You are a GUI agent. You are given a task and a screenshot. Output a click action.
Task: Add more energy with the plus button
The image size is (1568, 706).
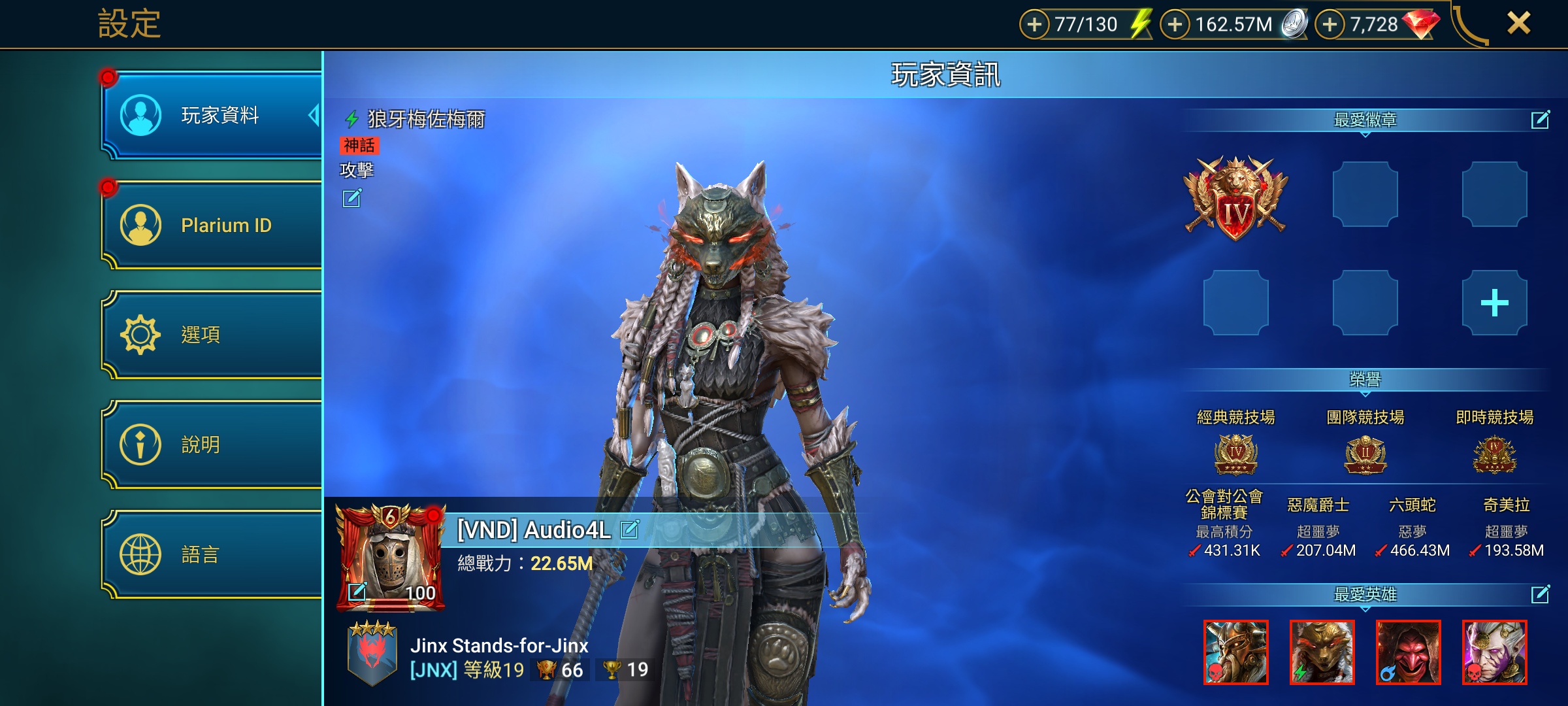pyautogui.click(x=1034, y=25)
